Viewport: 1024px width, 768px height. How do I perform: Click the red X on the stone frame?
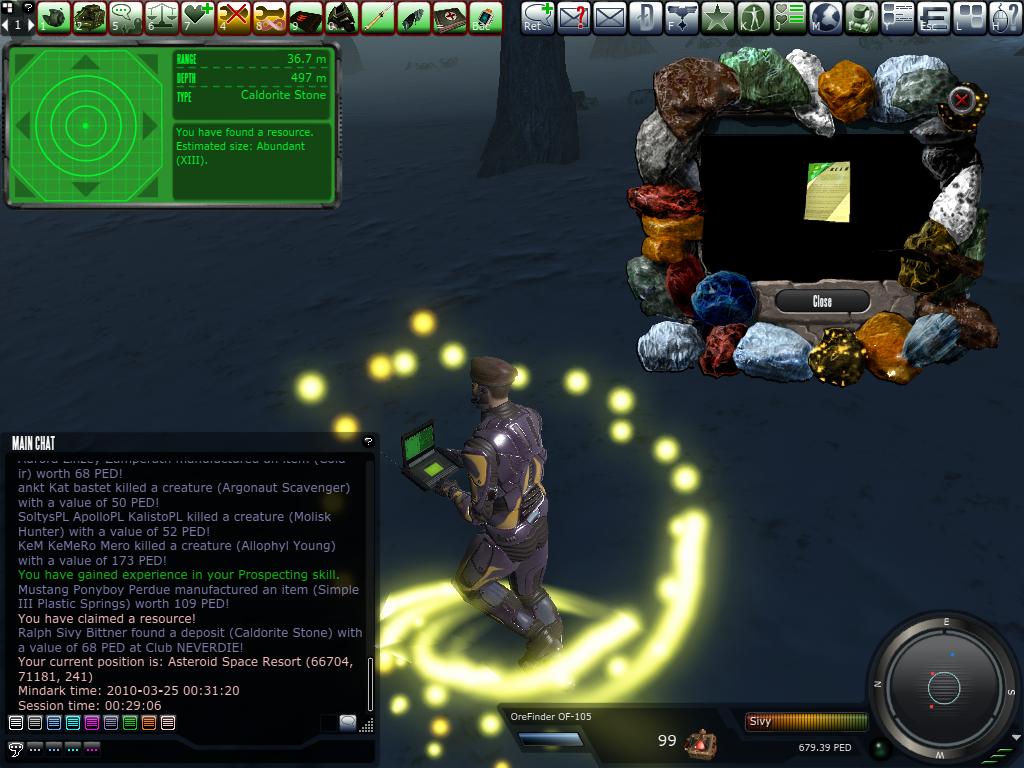tap(961, 99)
